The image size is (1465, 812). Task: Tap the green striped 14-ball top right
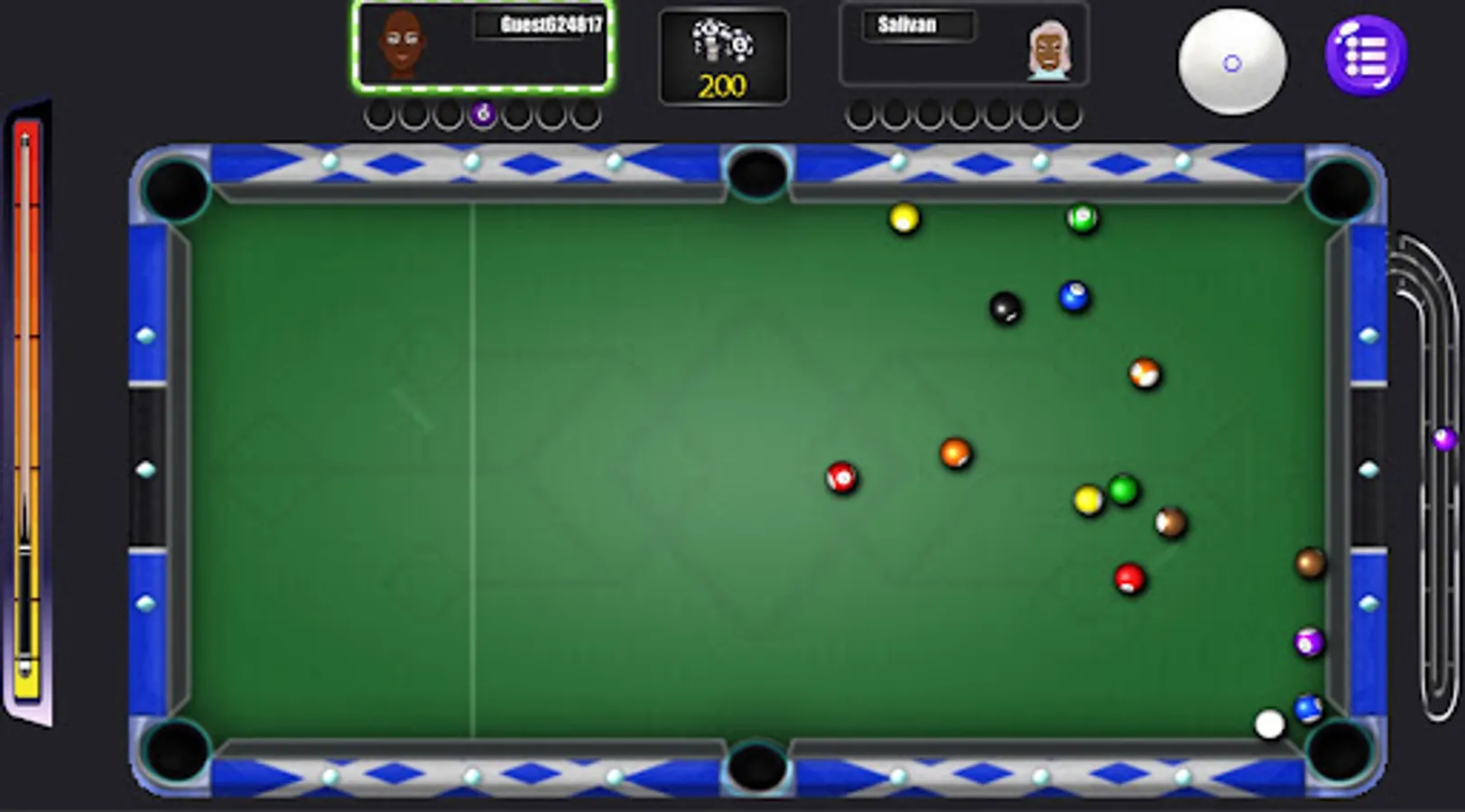[x=1080, y=217]
